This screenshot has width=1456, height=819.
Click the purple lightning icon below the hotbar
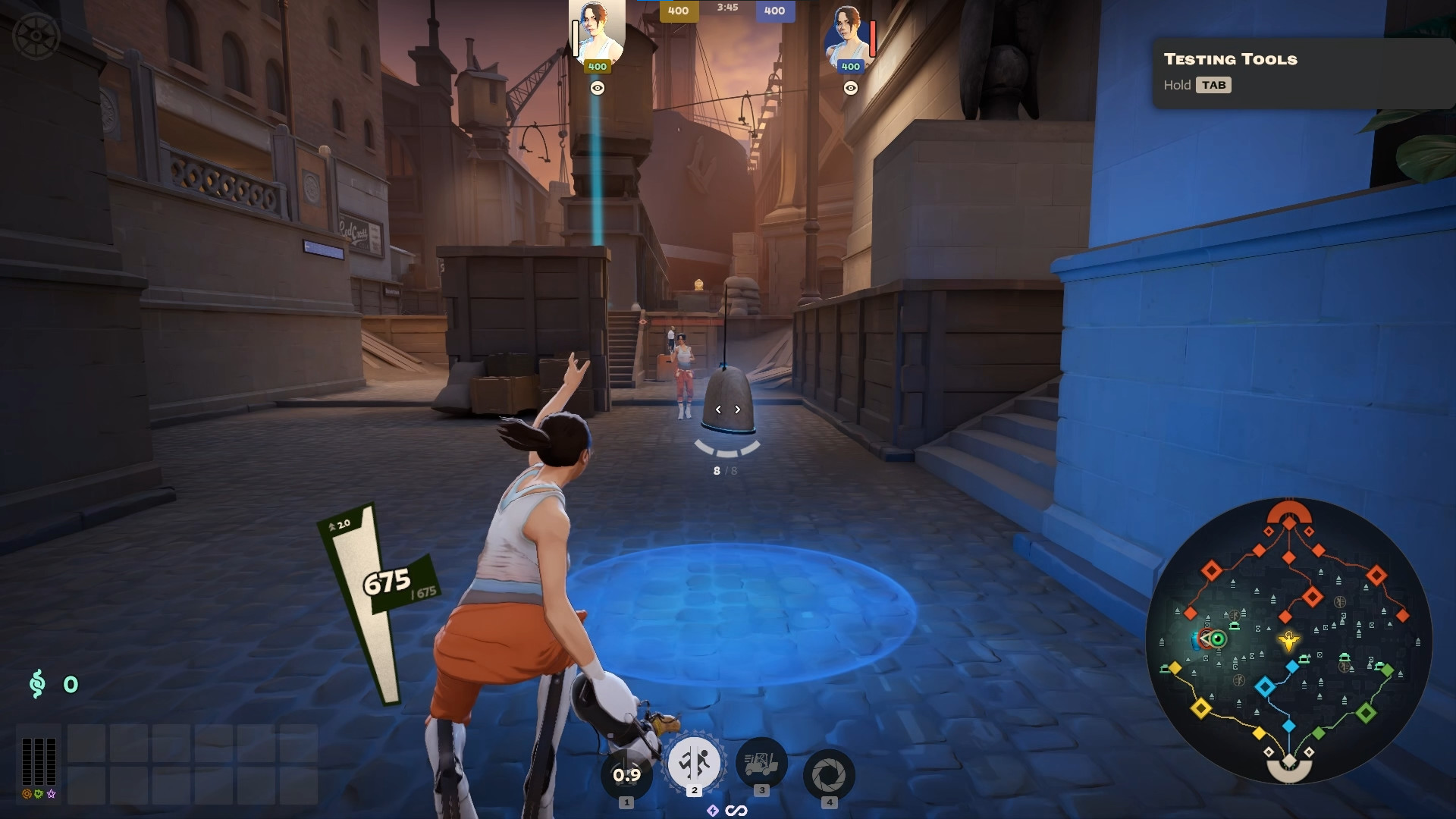click(x=711, y=809)
